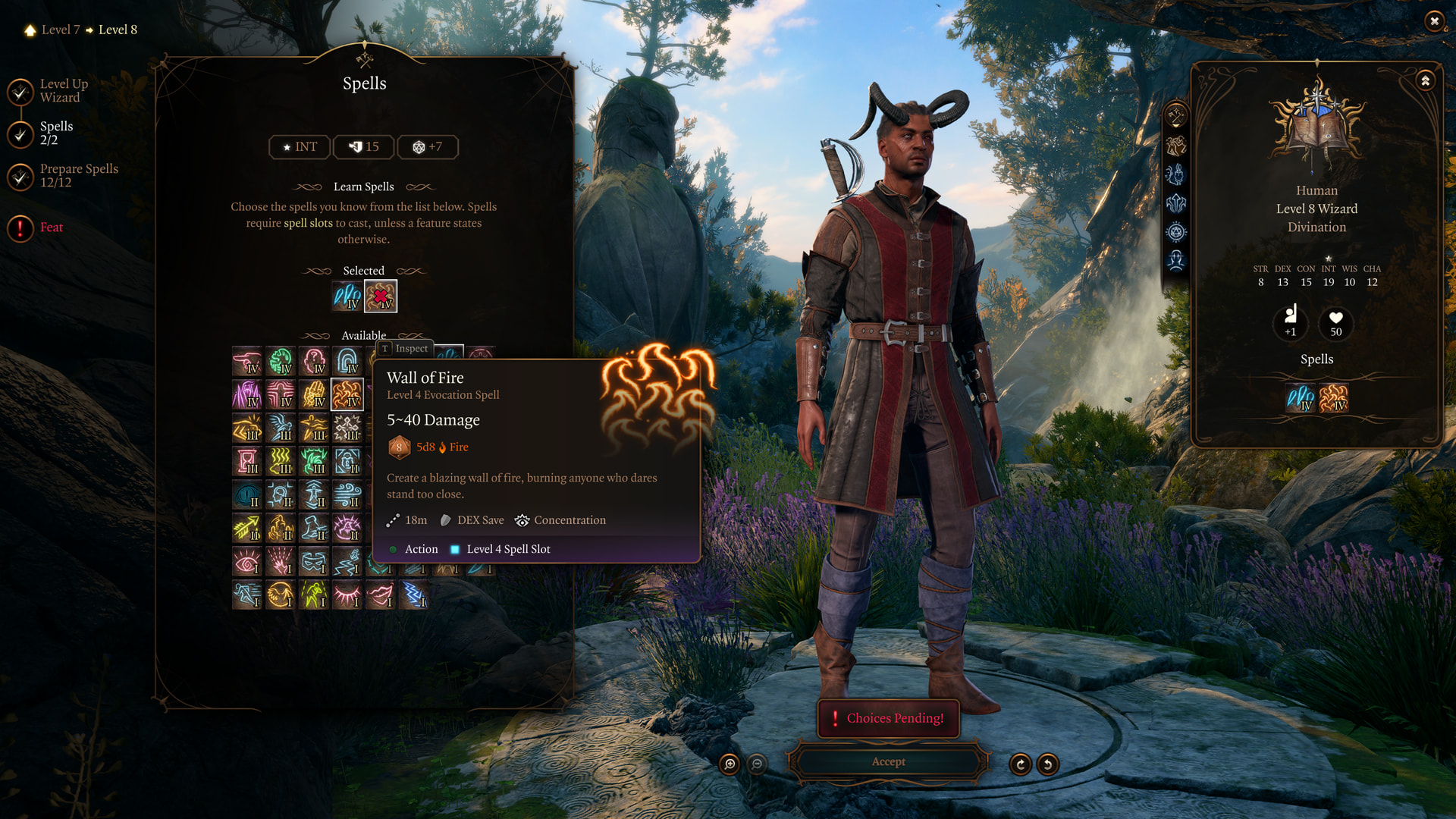Click the Choices Pending warning
This screenshot has width=1456, height=819.
(888, 718)
